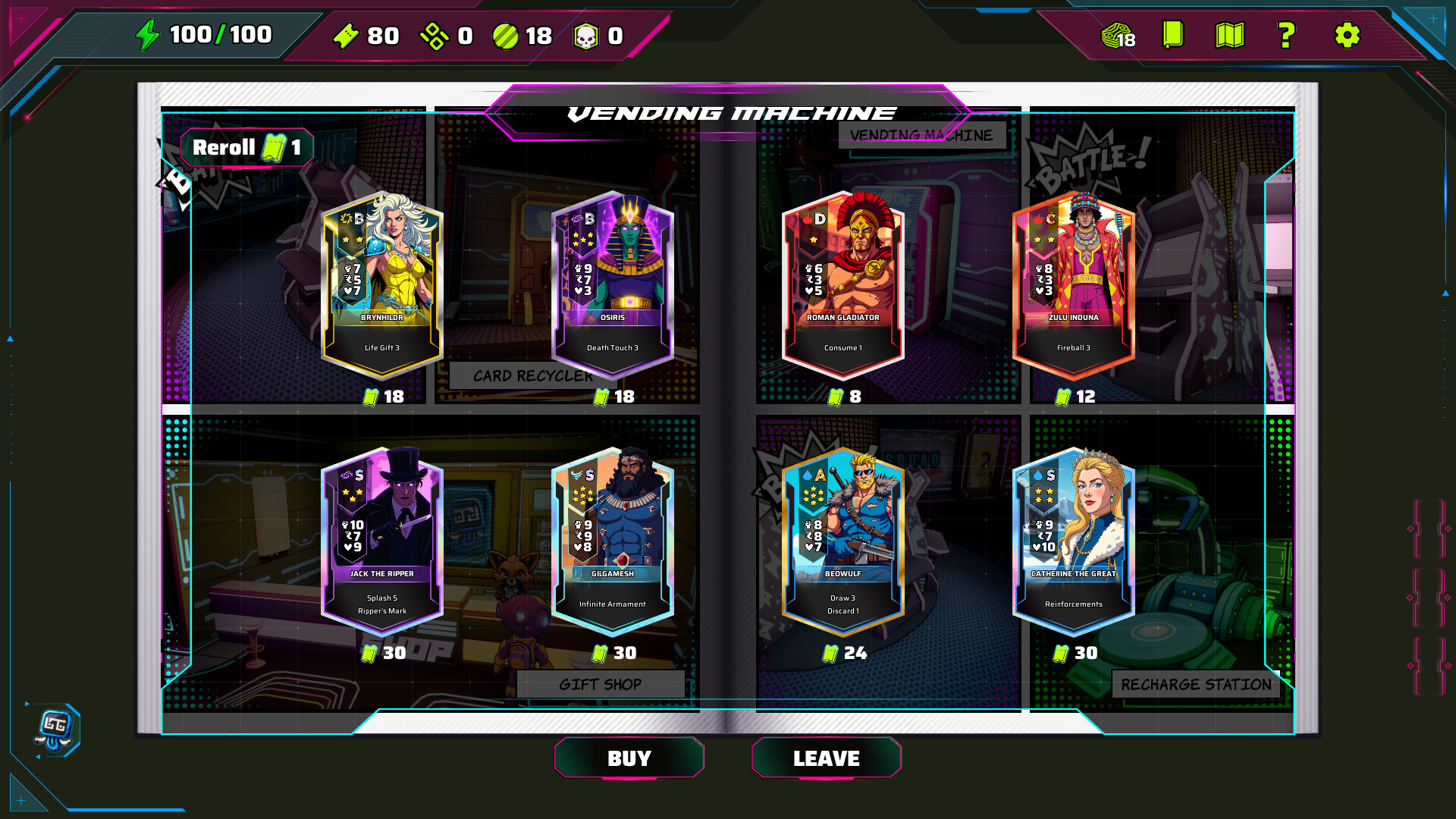Click the robot mascot in the bottom-left corner
Screen dimensions: 1456x819
click(54, 728)
